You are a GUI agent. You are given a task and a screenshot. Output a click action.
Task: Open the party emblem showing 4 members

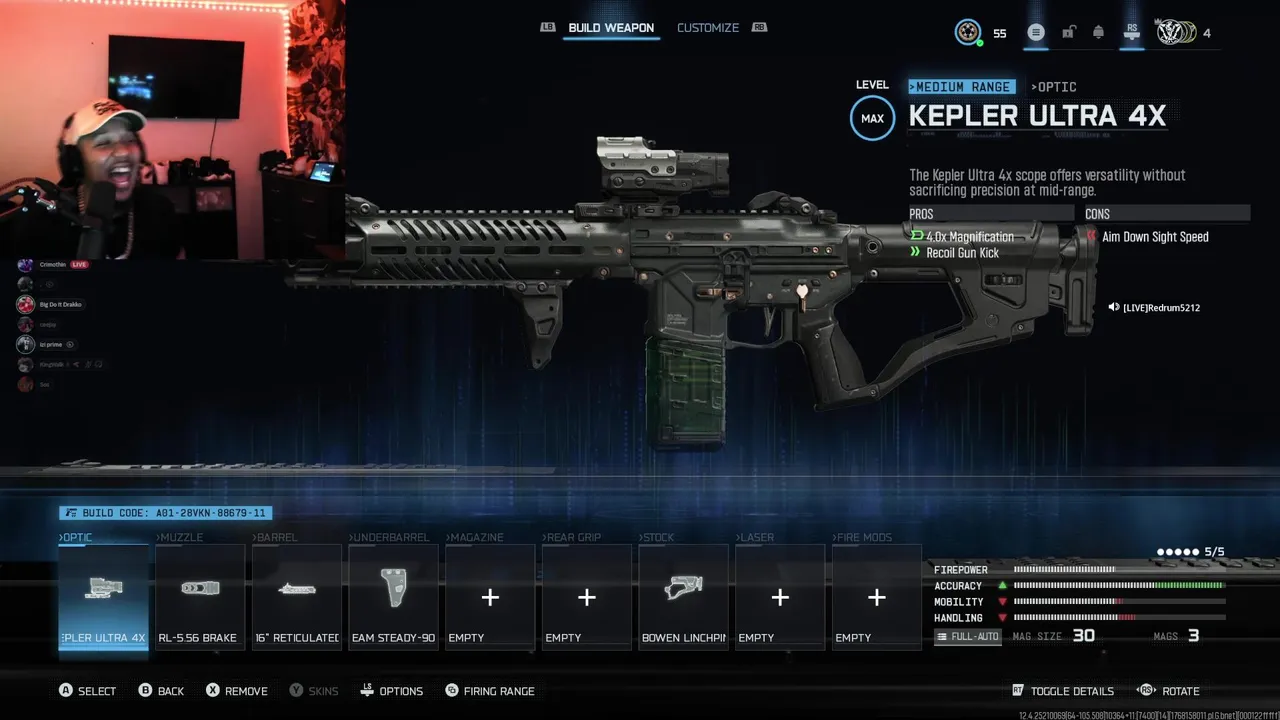tap(1174, 33)
